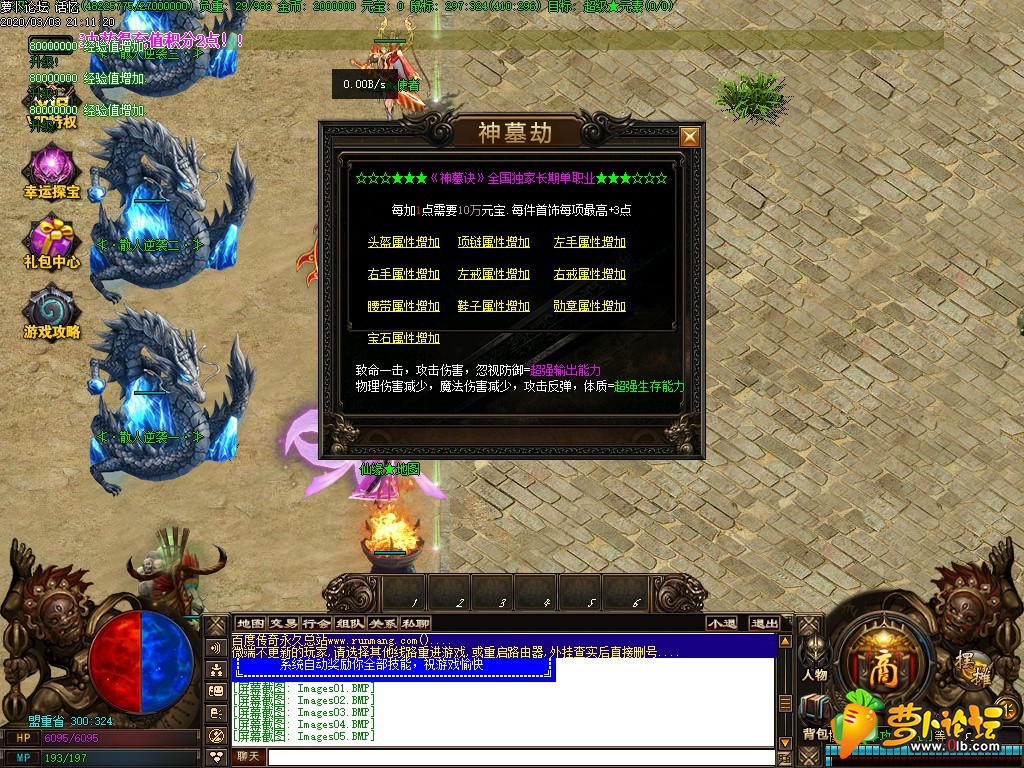Choose 腰带属性增加 belt attribute link
Image resolution: width=1024 pixels, height=768 pixels.
click(403, 306)
